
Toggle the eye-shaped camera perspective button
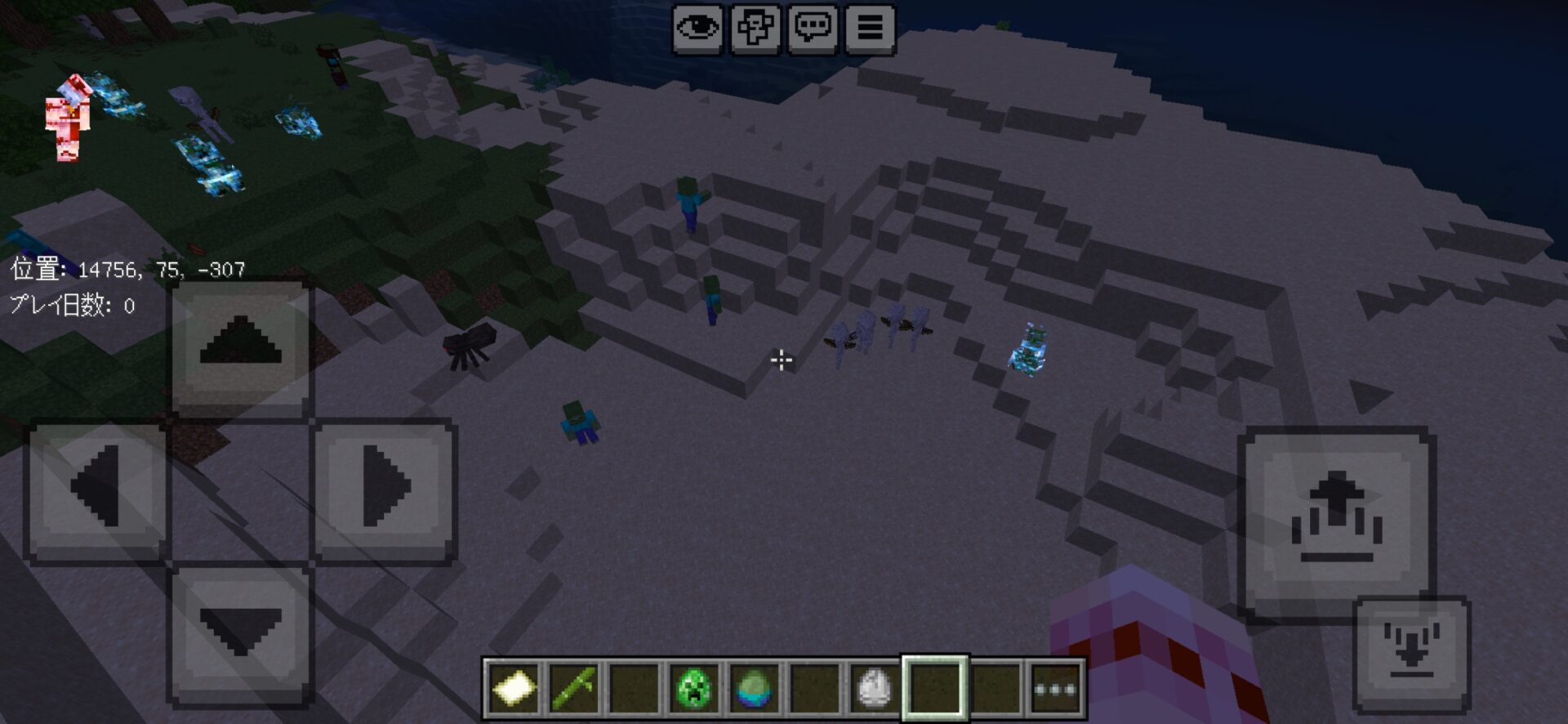(697, 29)
